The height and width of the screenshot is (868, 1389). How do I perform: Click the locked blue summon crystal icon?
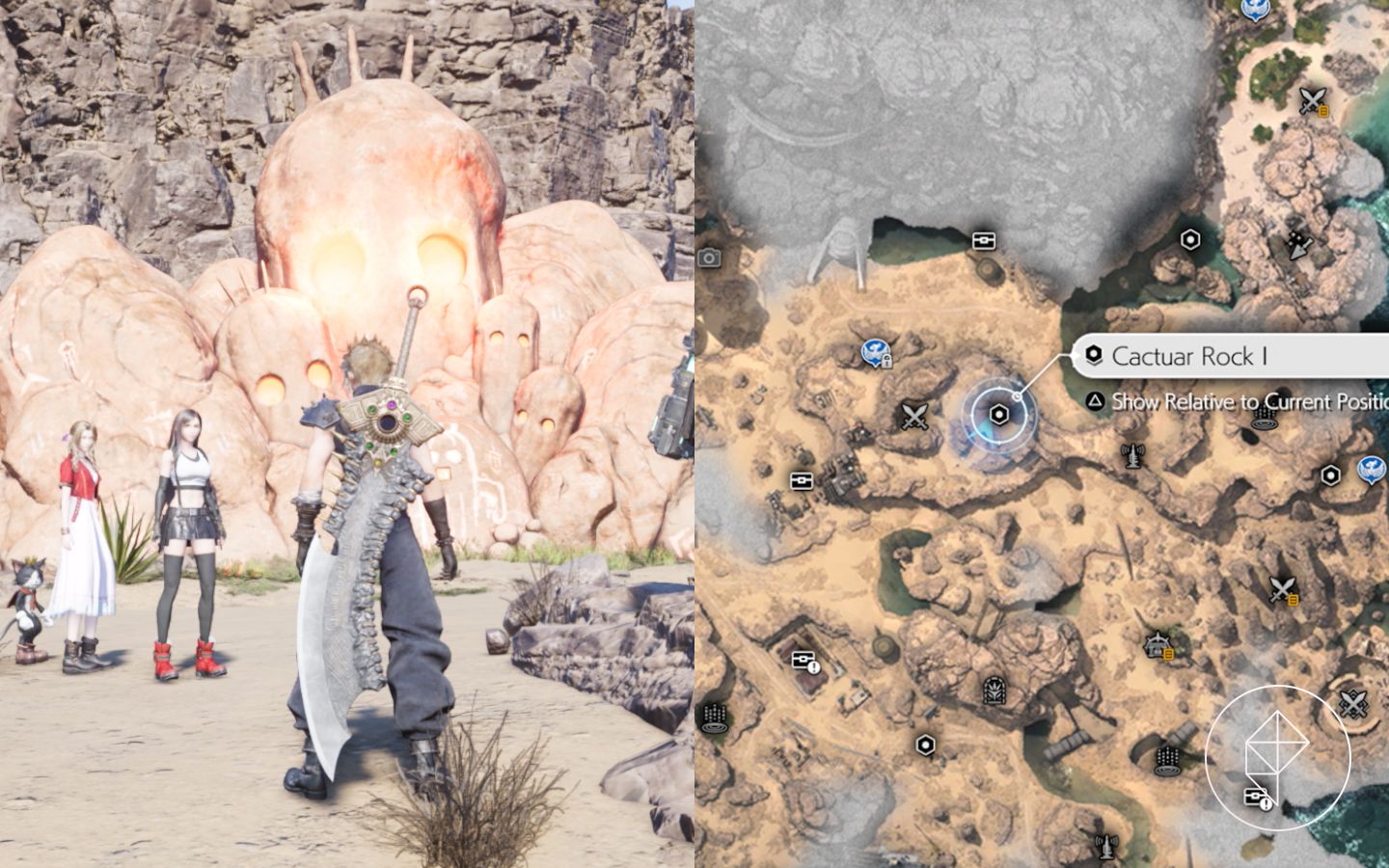pyautogui.click(x=874, y=351)
